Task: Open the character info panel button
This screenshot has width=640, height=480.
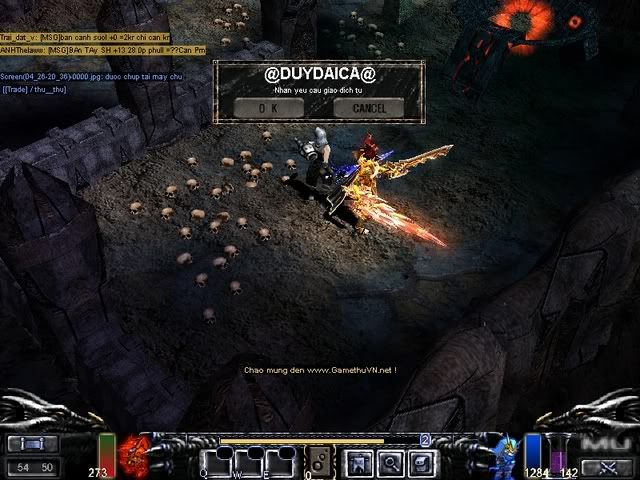Action: (x=357, y=462)
